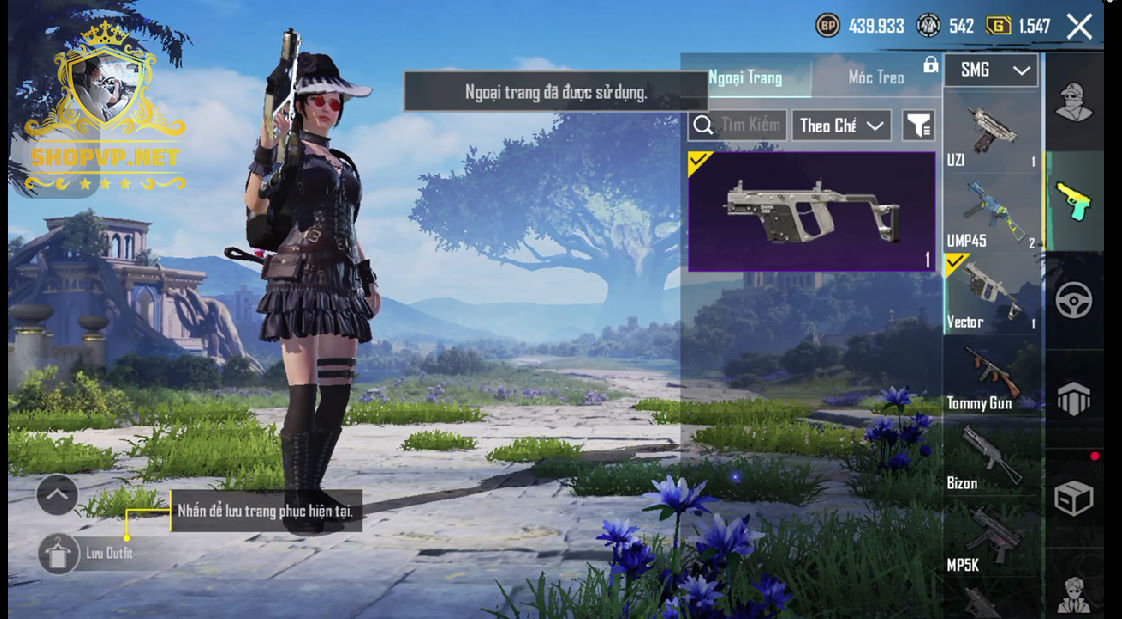Expand the up-arrow panel above Lưu Outfit
The width and height of the screenshot is (1122, 619).
(x=57, y=494)
